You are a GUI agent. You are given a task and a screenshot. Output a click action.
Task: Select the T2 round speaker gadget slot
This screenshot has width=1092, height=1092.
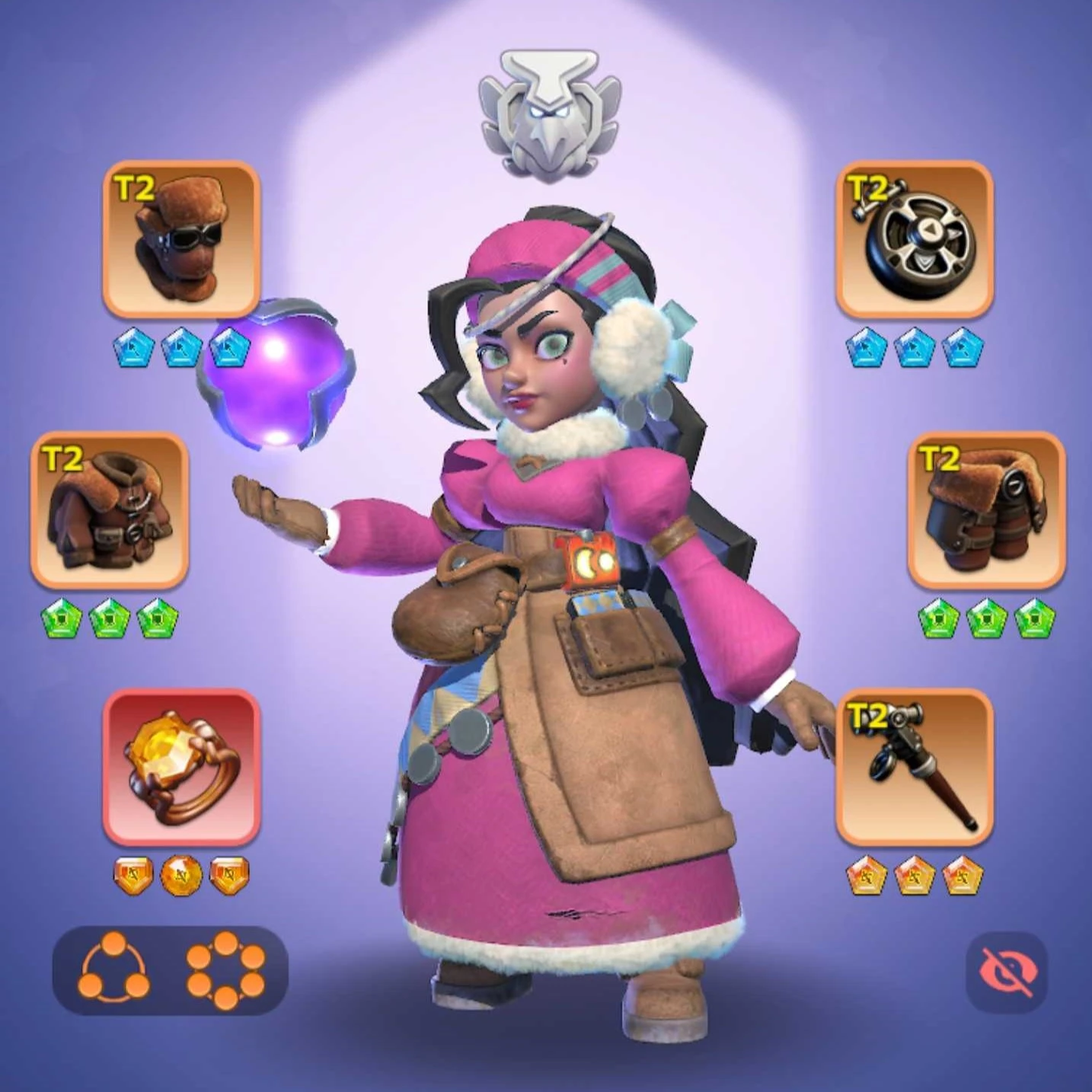tap(914, 238)
